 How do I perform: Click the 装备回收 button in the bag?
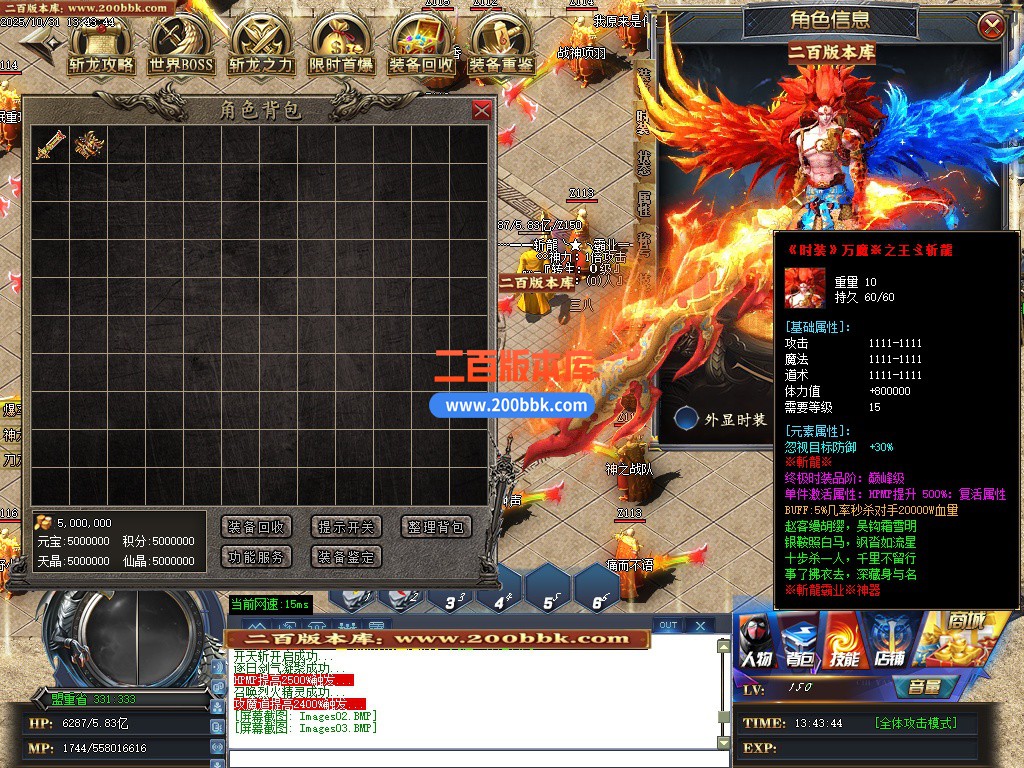pyautogui.click(x=256, y=527)
